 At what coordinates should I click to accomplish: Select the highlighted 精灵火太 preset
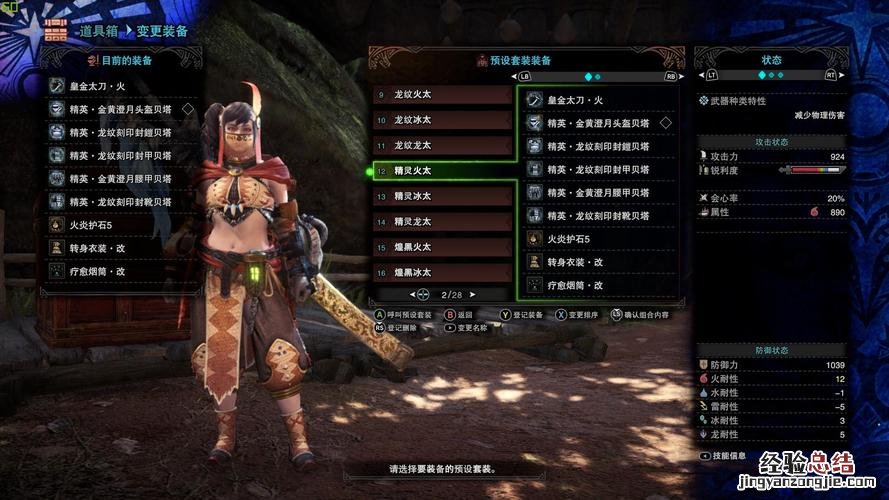coord(442,171)
